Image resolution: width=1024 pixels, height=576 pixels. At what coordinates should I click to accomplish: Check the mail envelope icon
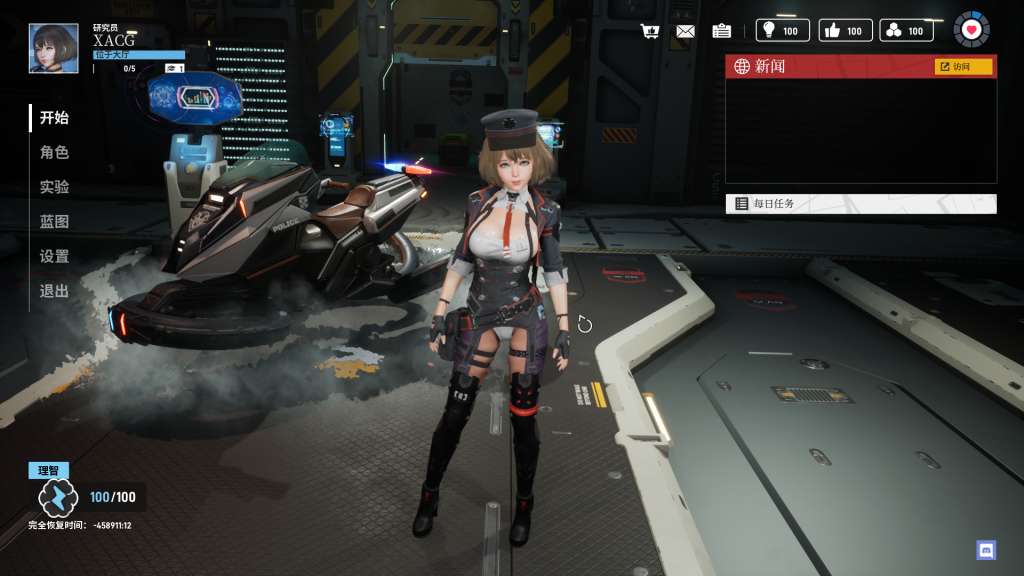pos(685,31)
